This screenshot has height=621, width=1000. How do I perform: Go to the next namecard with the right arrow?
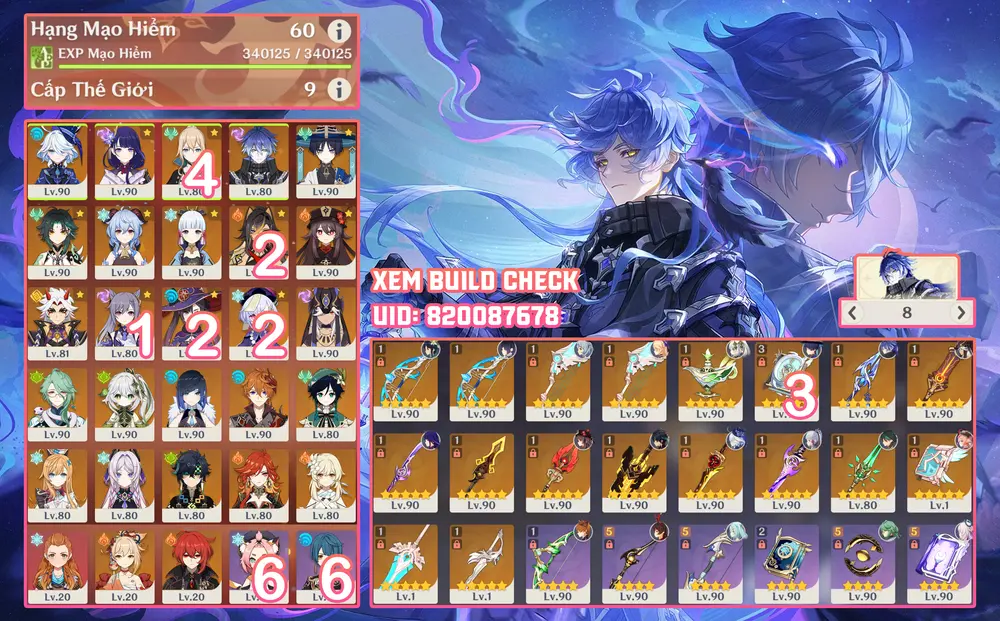pos(961,313)
